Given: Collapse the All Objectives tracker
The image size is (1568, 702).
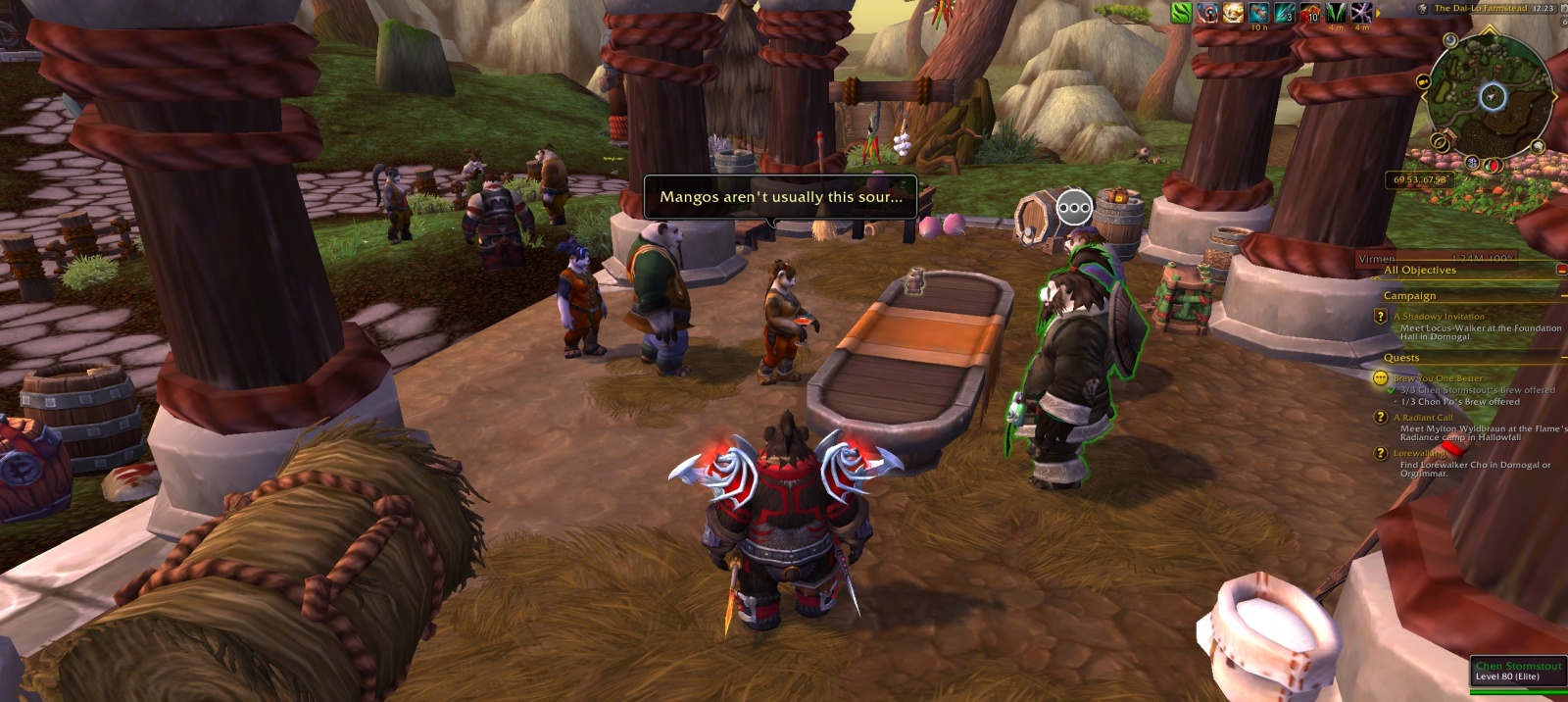Looking at the screenshot, I should coord(1561,270).
